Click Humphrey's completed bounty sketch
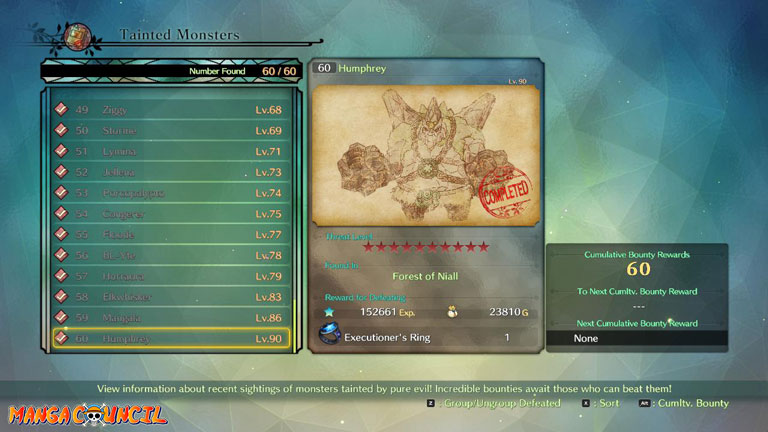The height and width of the screenshot is (432, 768). (426, 155)
